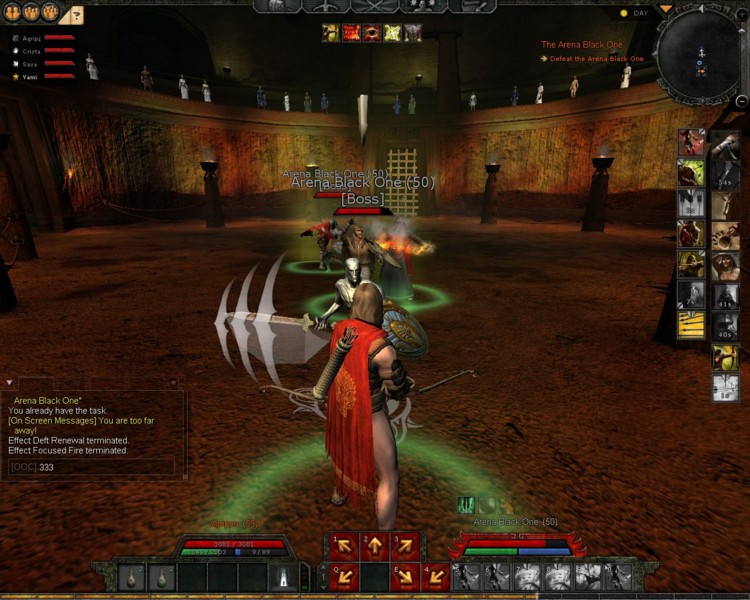Use the down-right arrow move, slot E
This screenshot has width=750, height=600.
(405, 576)
